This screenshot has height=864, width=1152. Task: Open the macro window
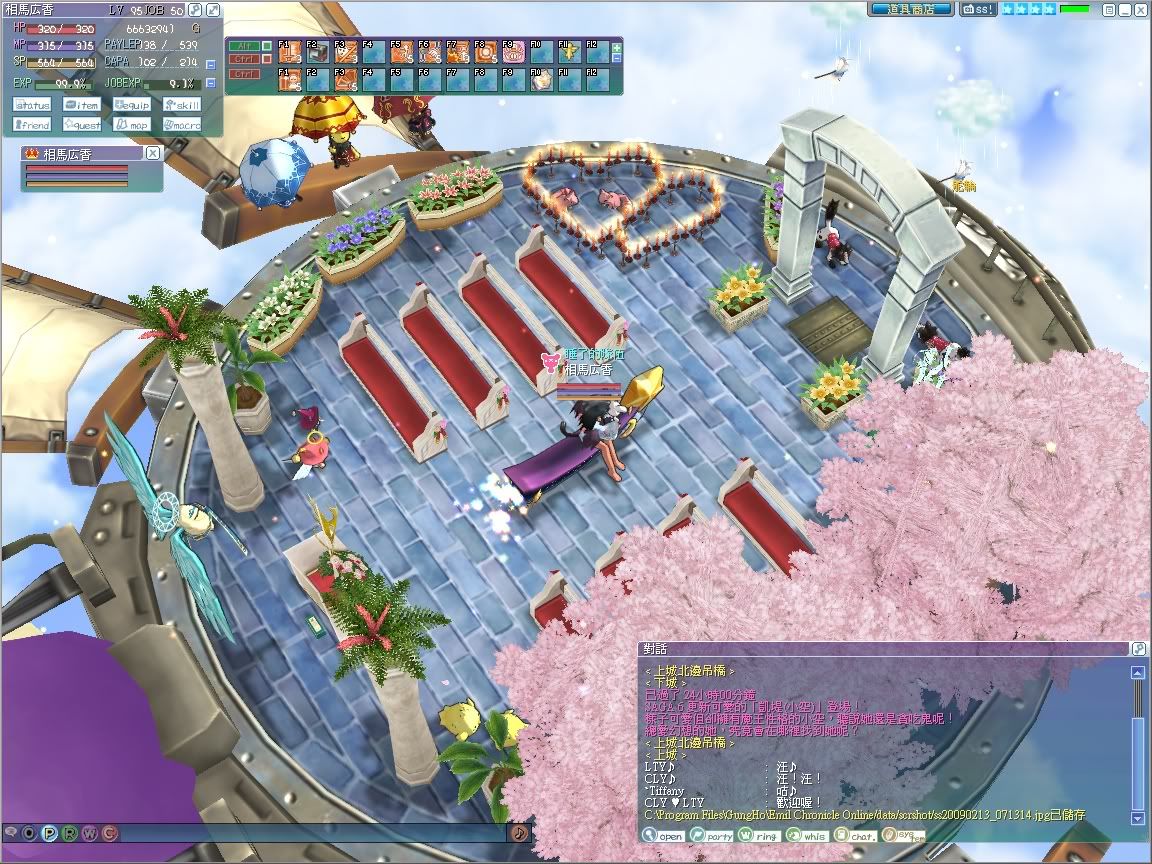pyautogui.click(x=181, y=125)
